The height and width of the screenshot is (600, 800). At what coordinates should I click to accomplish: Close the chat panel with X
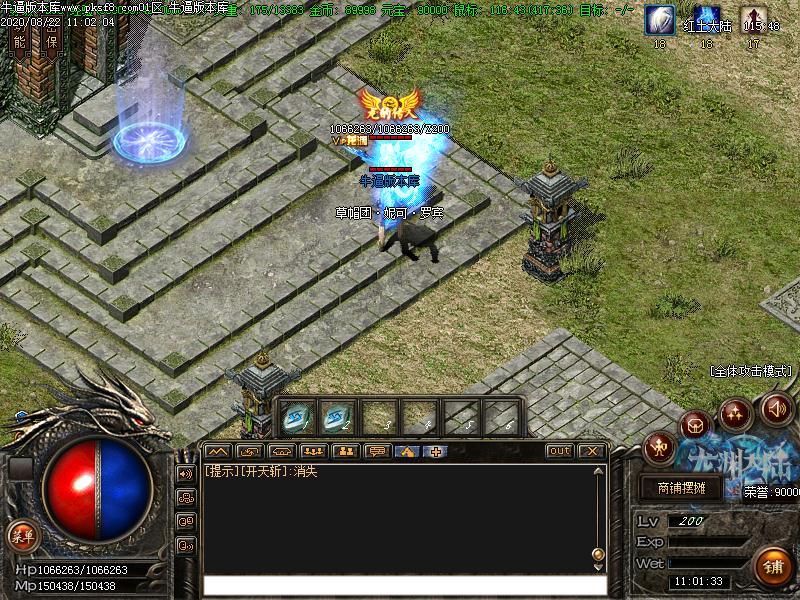pos(591,451)
